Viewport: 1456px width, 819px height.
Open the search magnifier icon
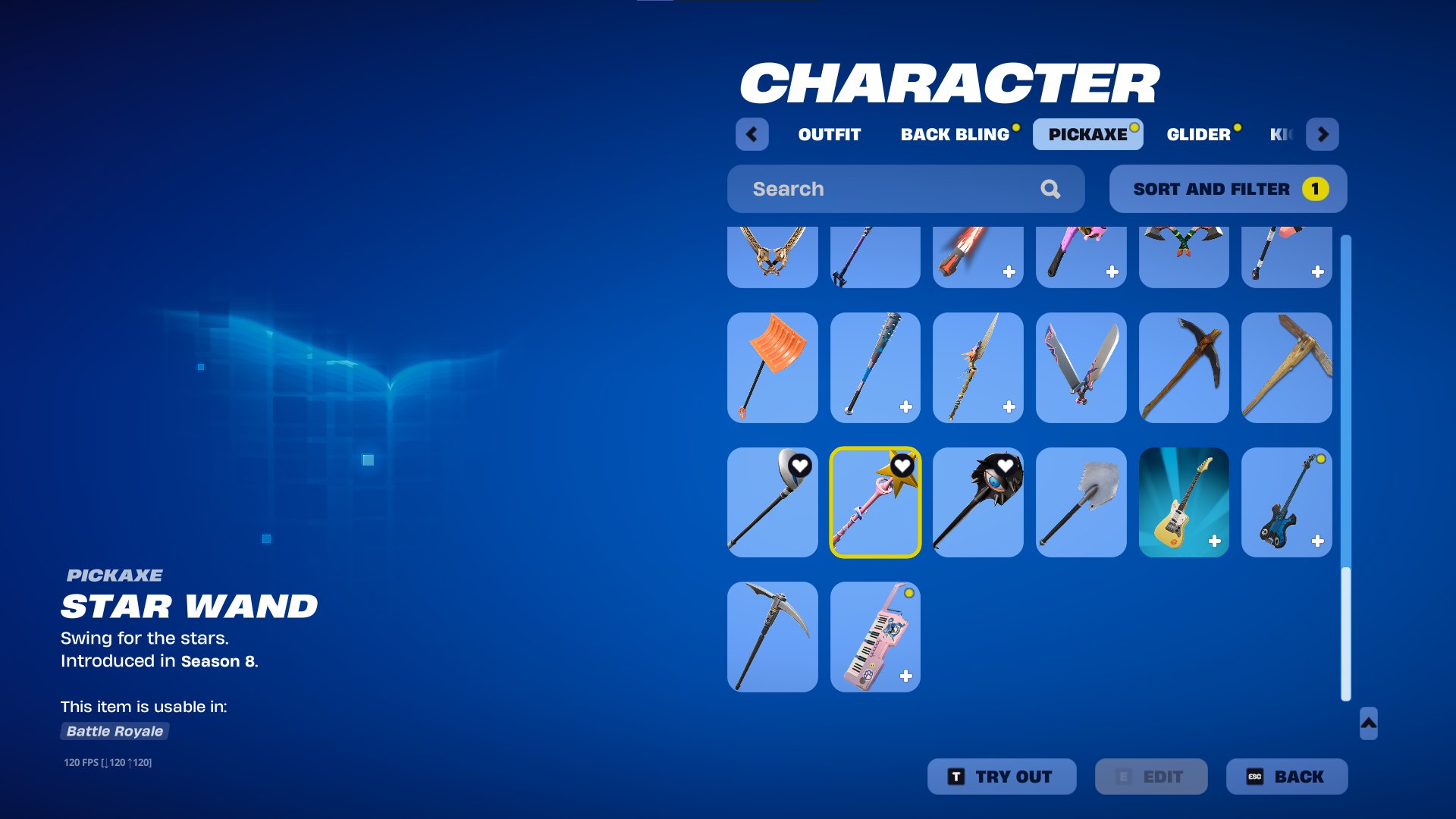(x=1051, y=189)
